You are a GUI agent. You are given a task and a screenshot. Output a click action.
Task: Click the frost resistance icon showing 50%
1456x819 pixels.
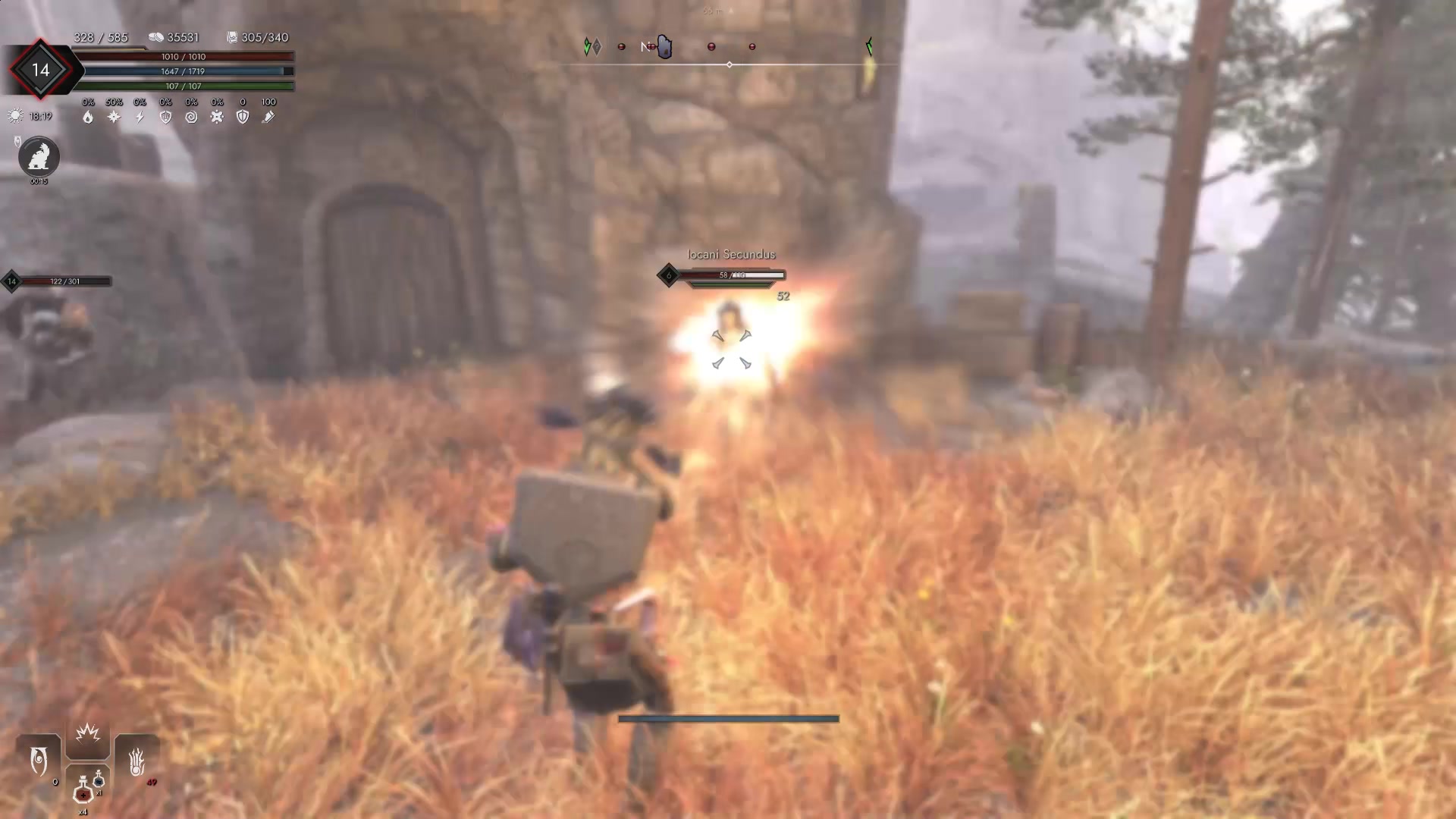112,117
